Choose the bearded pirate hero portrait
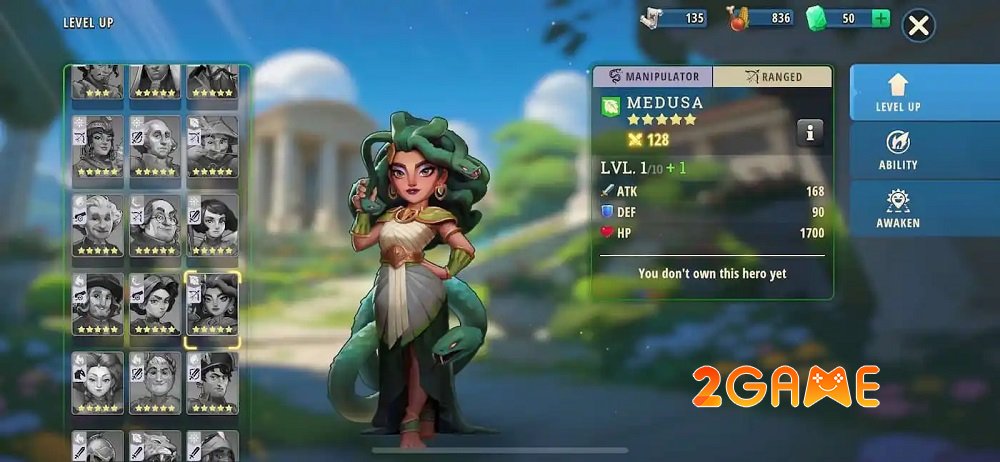The width and height of the screenshot is (1000, 462). (x=97, y=304)
